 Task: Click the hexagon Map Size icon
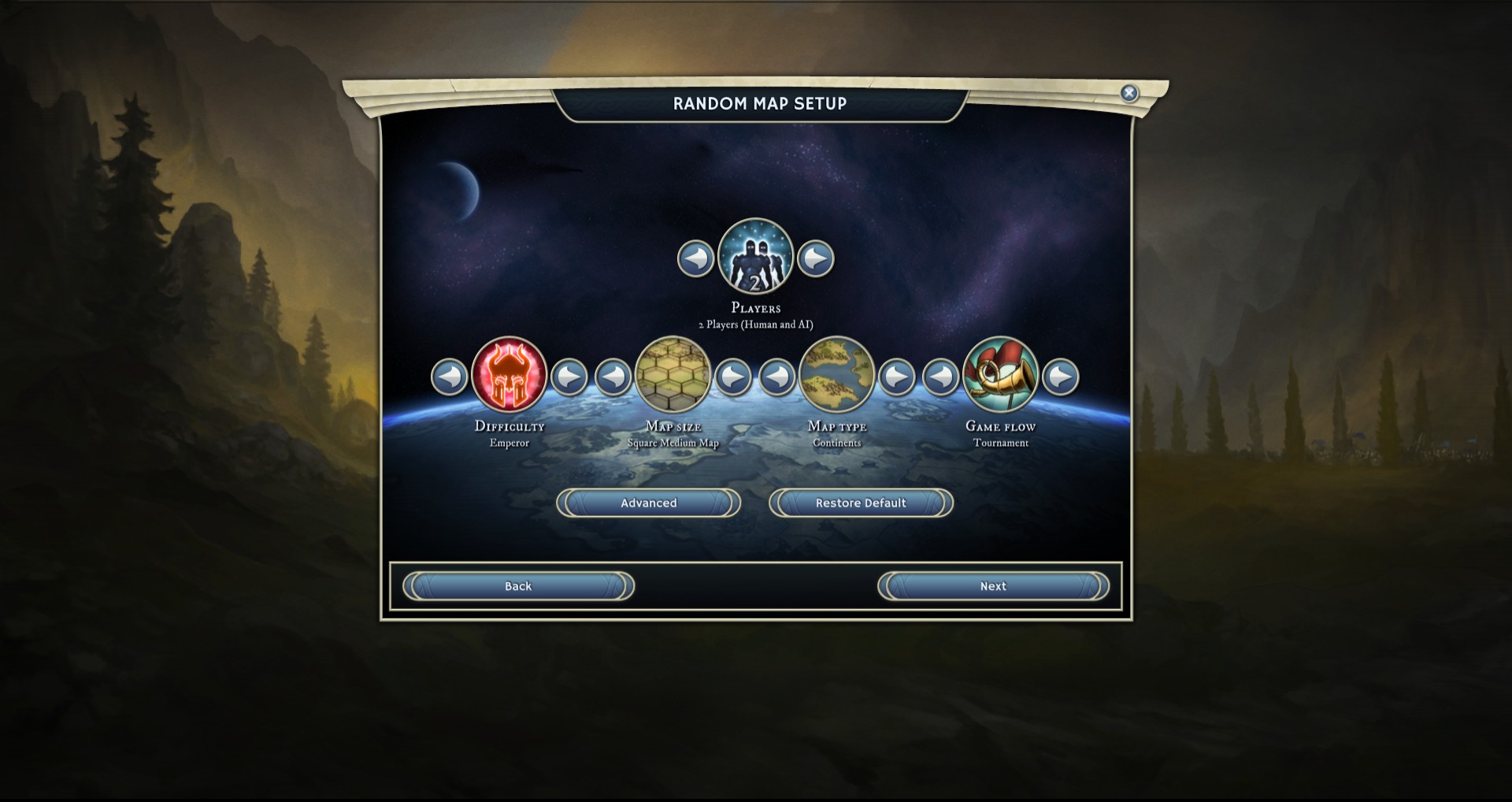tap(673, 375)
